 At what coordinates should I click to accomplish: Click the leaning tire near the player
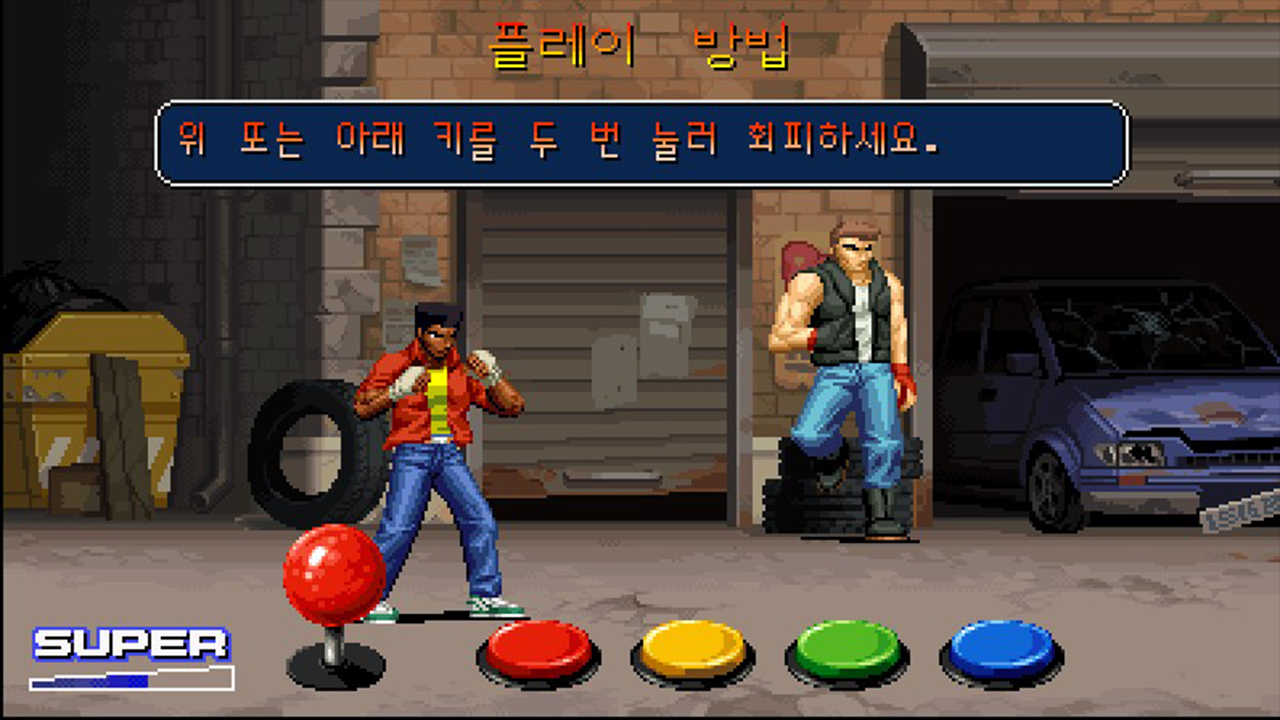[x=310, y=450]
